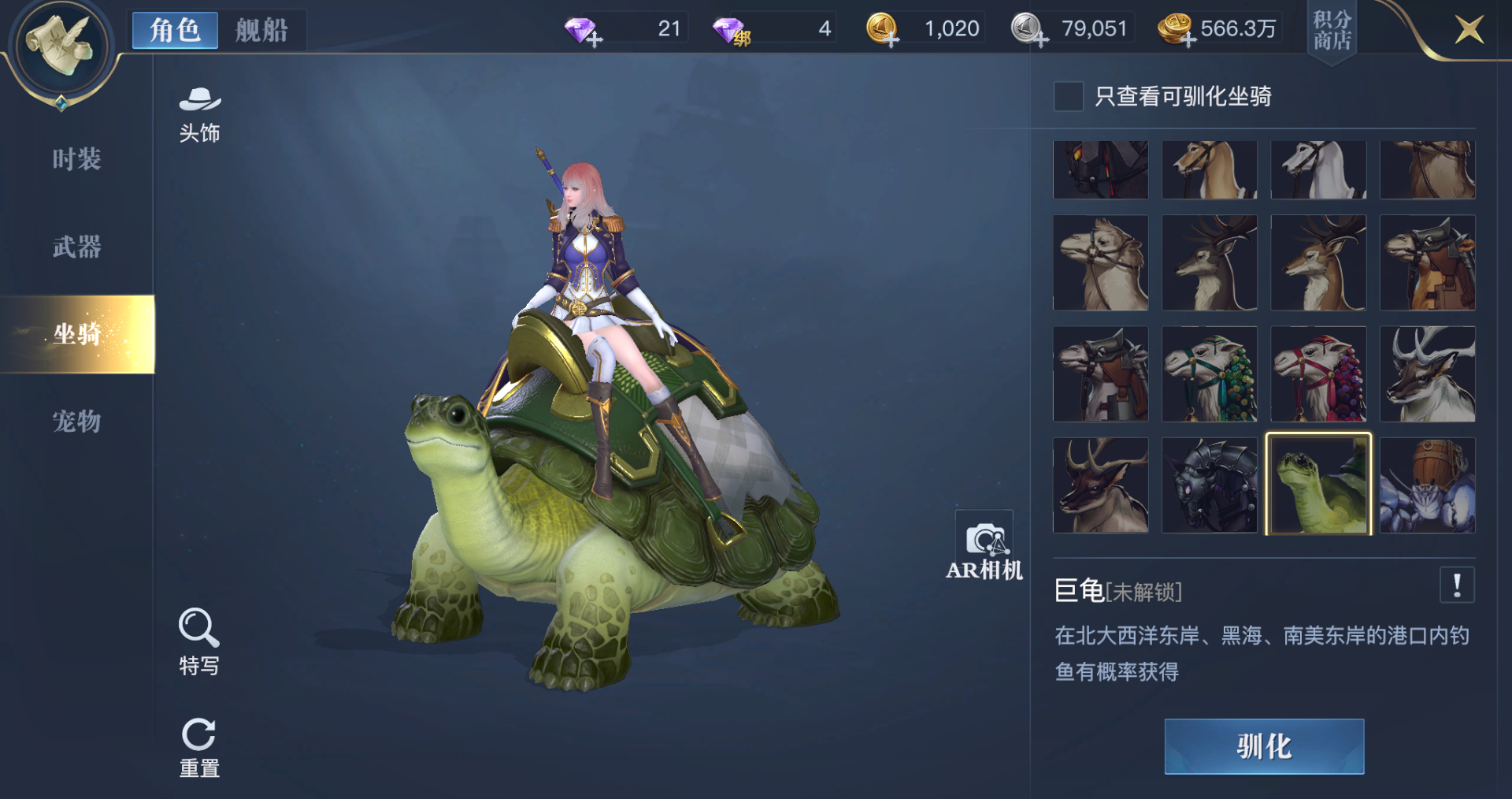Select the dark armored mount thumbnail
The image size is (1512, 799).
click(x=1210, y=484)
